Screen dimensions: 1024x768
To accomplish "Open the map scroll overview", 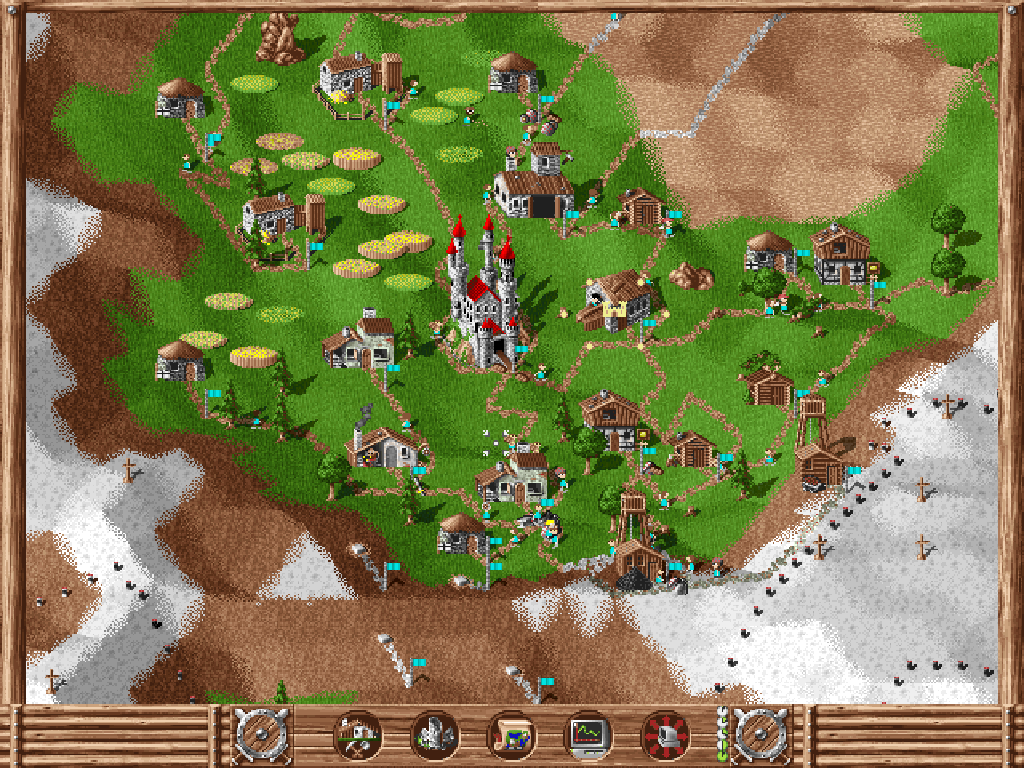I will coord(511,736).
